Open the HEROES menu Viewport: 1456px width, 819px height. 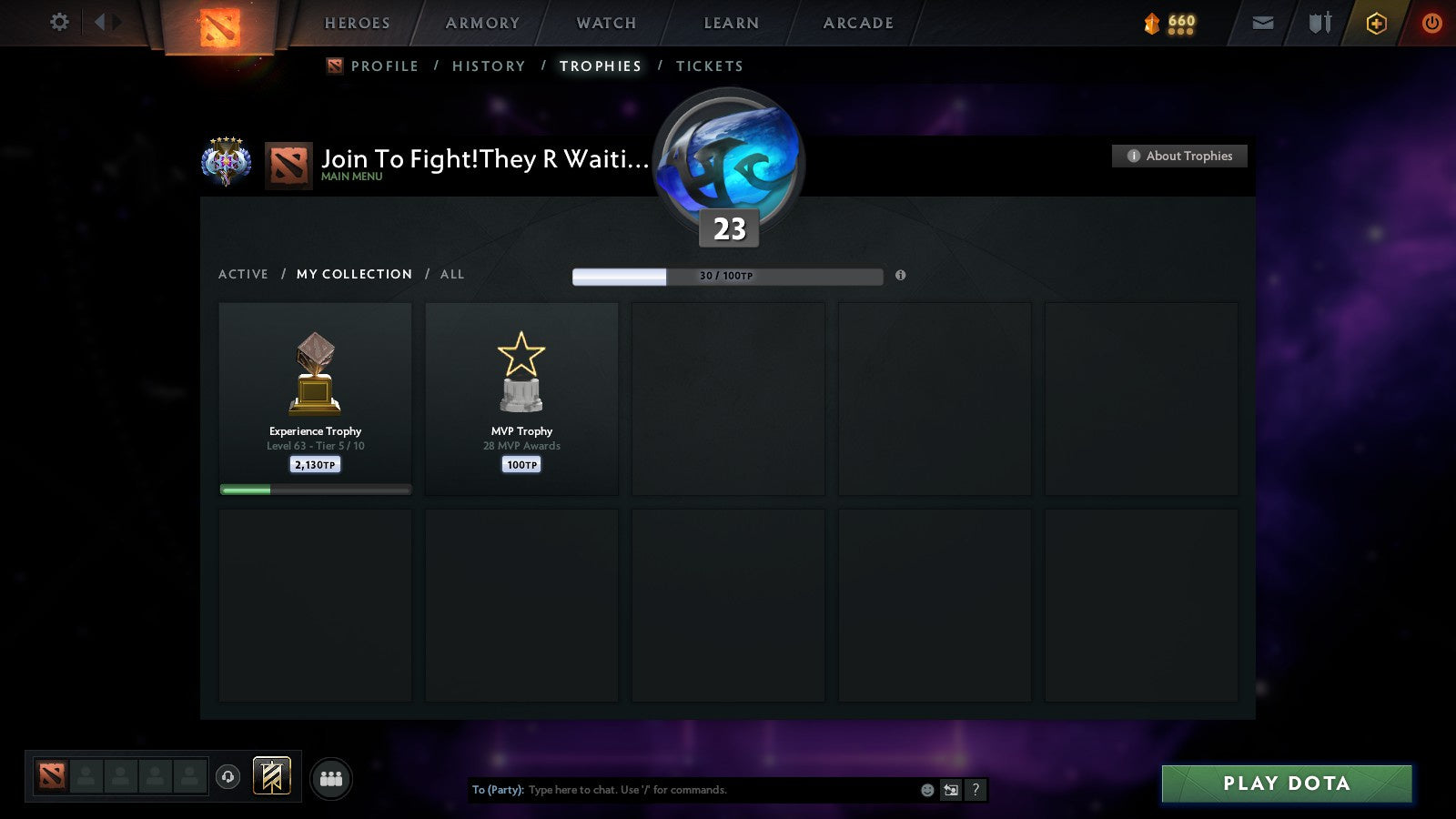coord(357,23)
